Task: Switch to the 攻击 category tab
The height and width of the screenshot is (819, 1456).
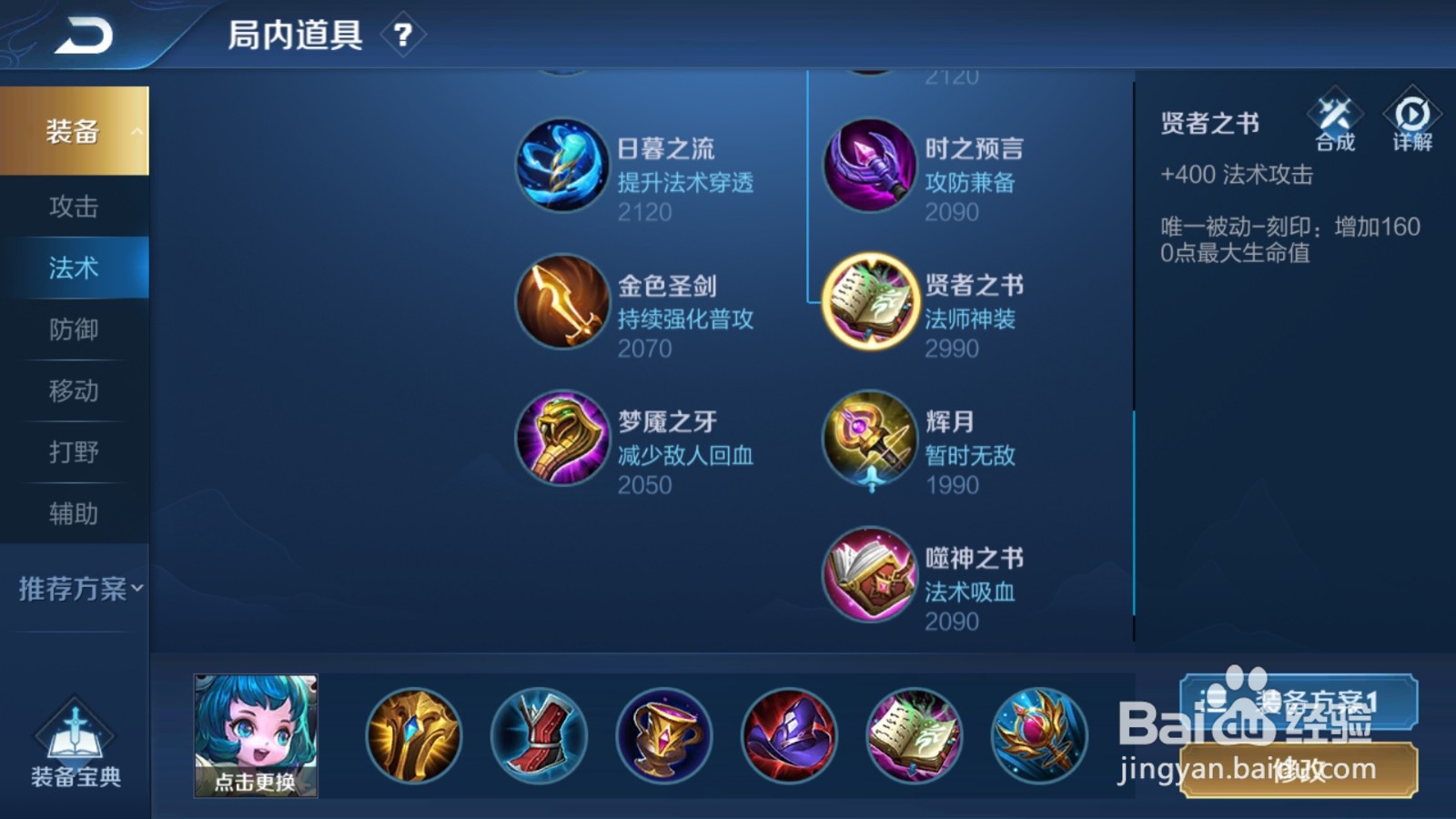Action: pos(75,207)
